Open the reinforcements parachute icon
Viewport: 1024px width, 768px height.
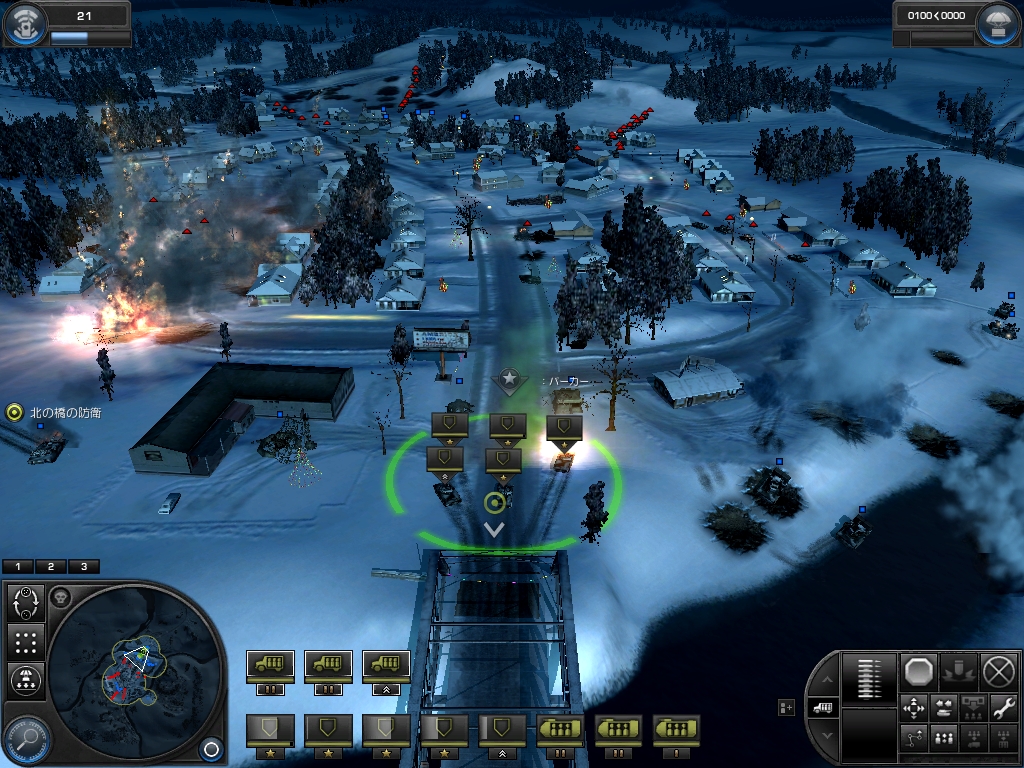click(x=998, y=25)
